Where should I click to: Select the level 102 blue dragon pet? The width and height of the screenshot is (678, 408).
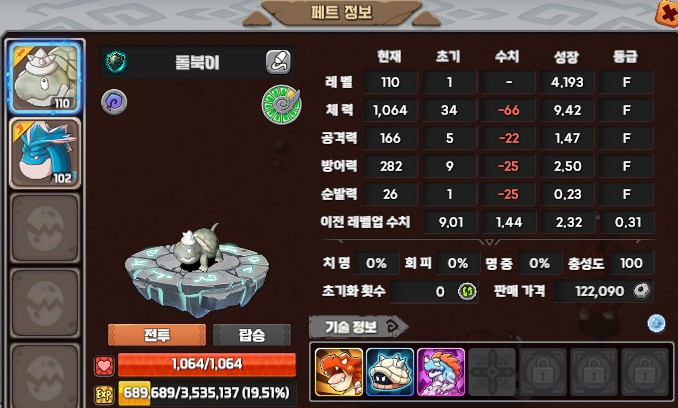(44, 152)
